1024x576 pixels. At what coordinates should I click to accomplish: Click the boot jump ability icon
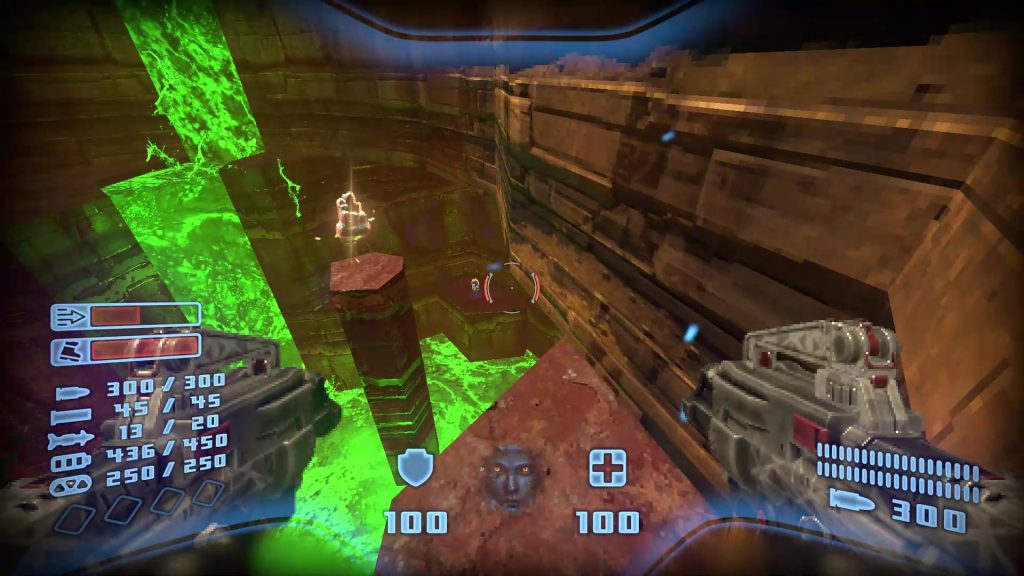70,350
